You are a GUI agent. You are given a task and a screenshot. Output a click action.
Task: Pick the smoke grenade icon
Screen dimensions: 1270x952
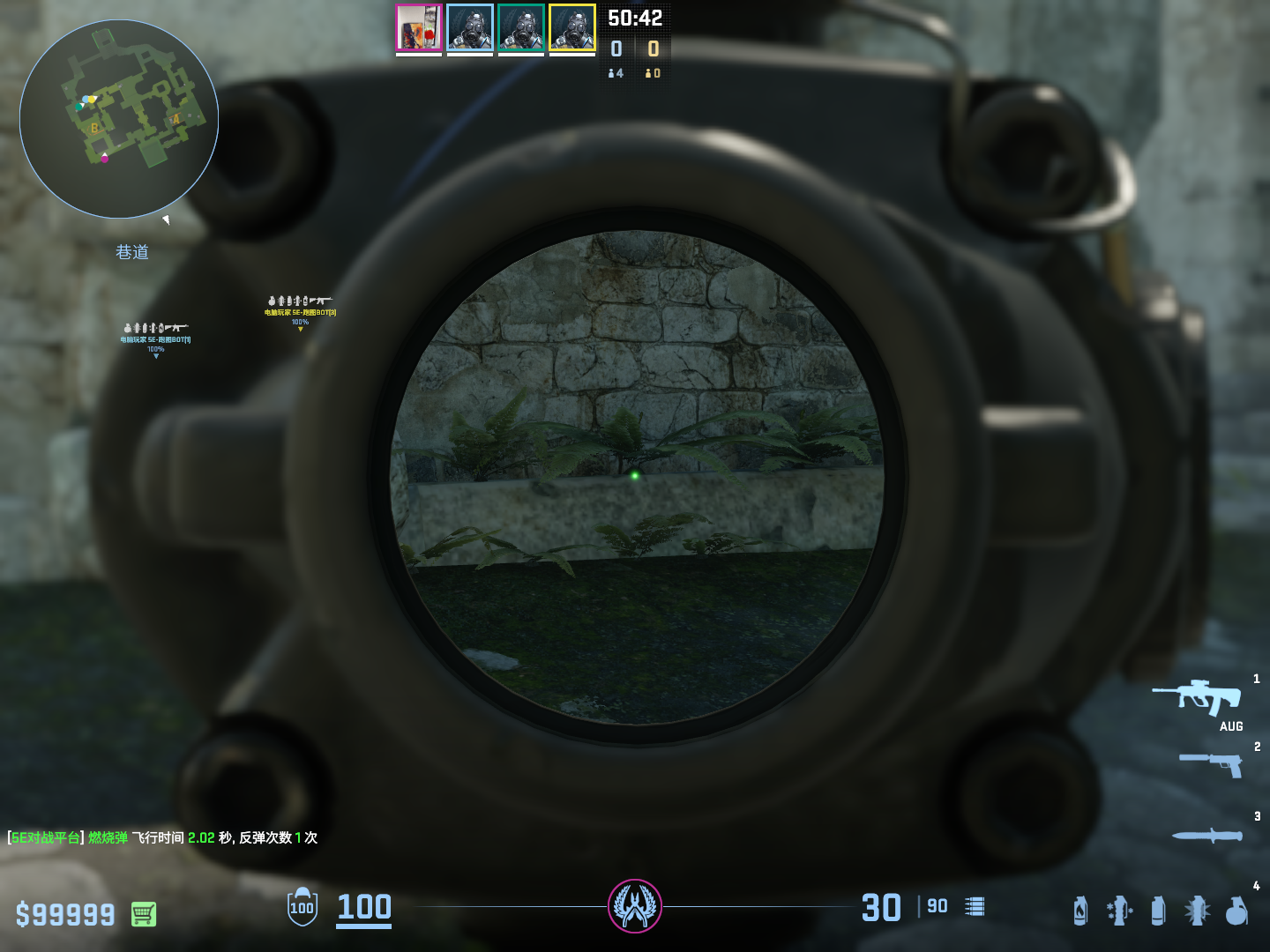1158,911
